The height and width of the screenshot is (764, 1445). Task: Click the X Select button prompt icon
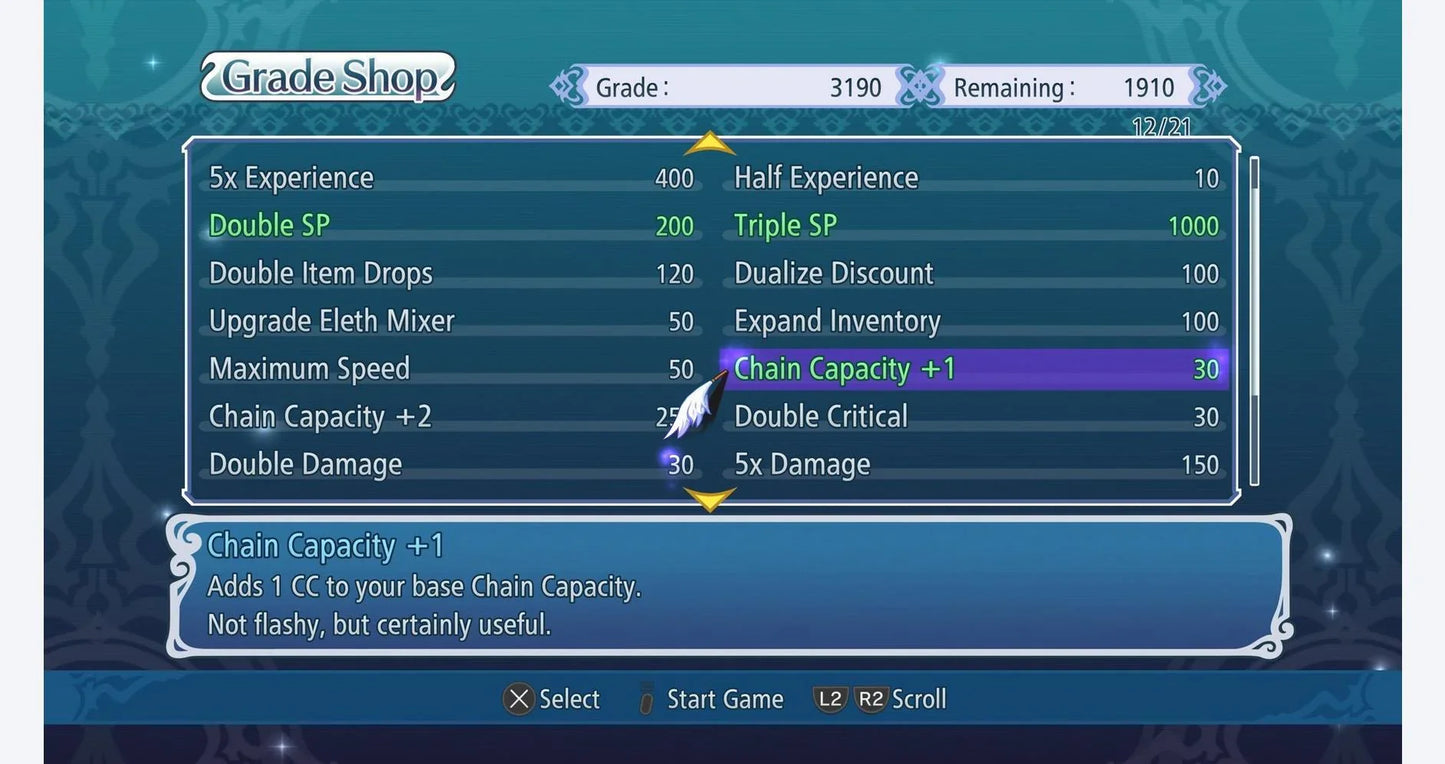pyautogui.click(x=519, y=698)
